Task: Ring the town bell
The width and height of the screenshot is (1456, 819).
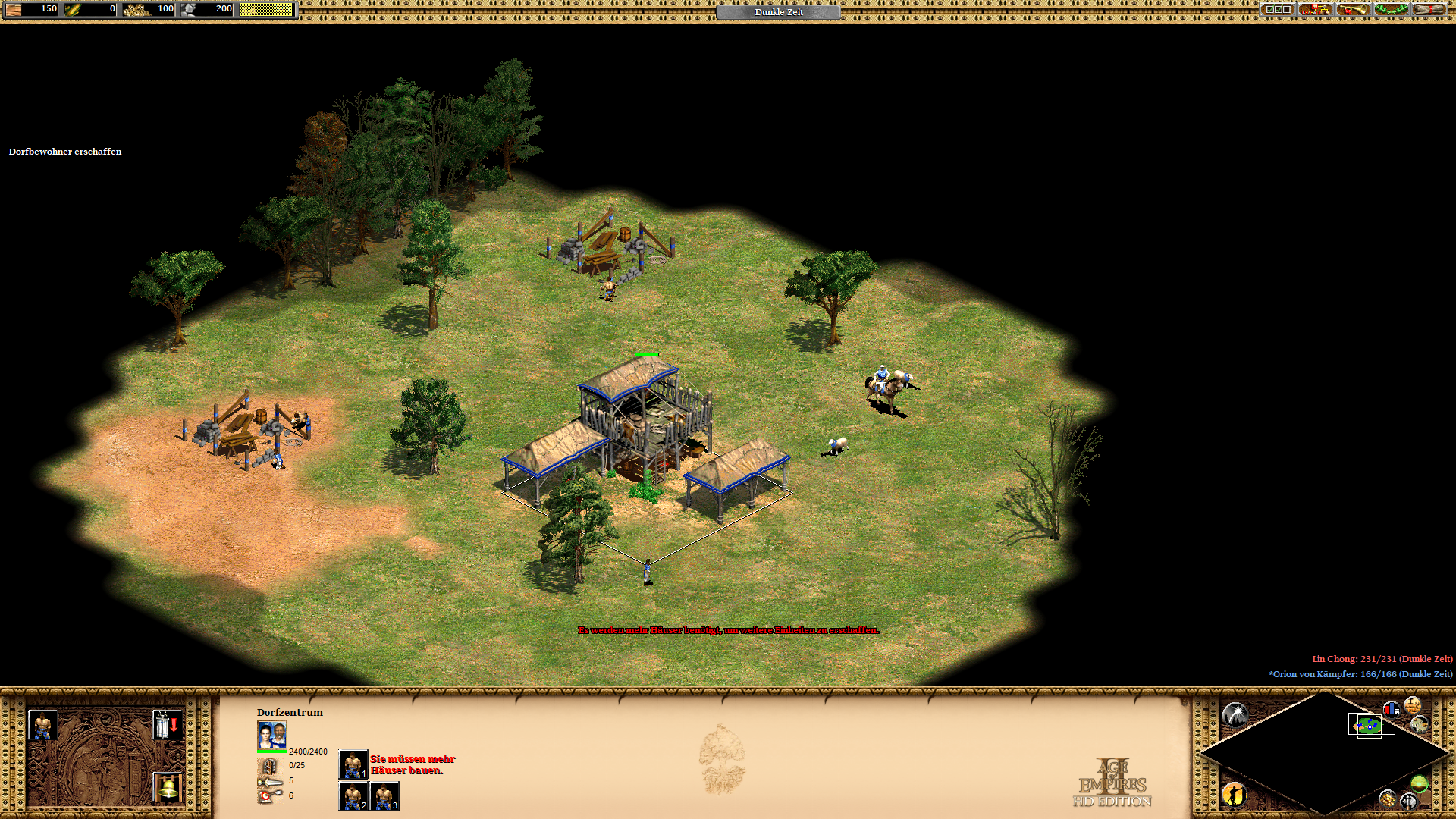Action: tap(167, 787)
